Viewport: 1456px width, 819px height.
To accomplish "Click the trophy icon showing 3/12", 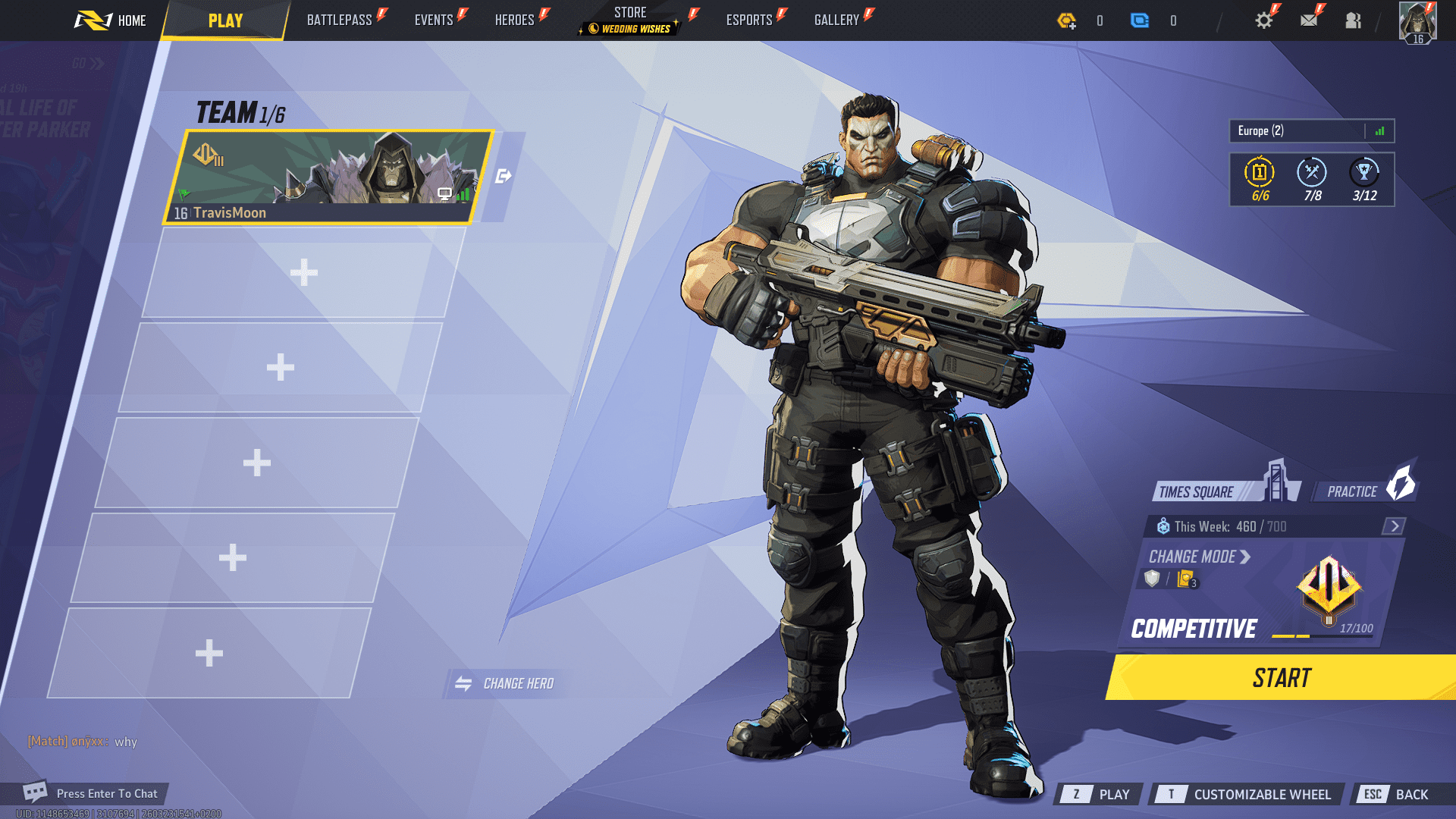I will pos(1364,173).
